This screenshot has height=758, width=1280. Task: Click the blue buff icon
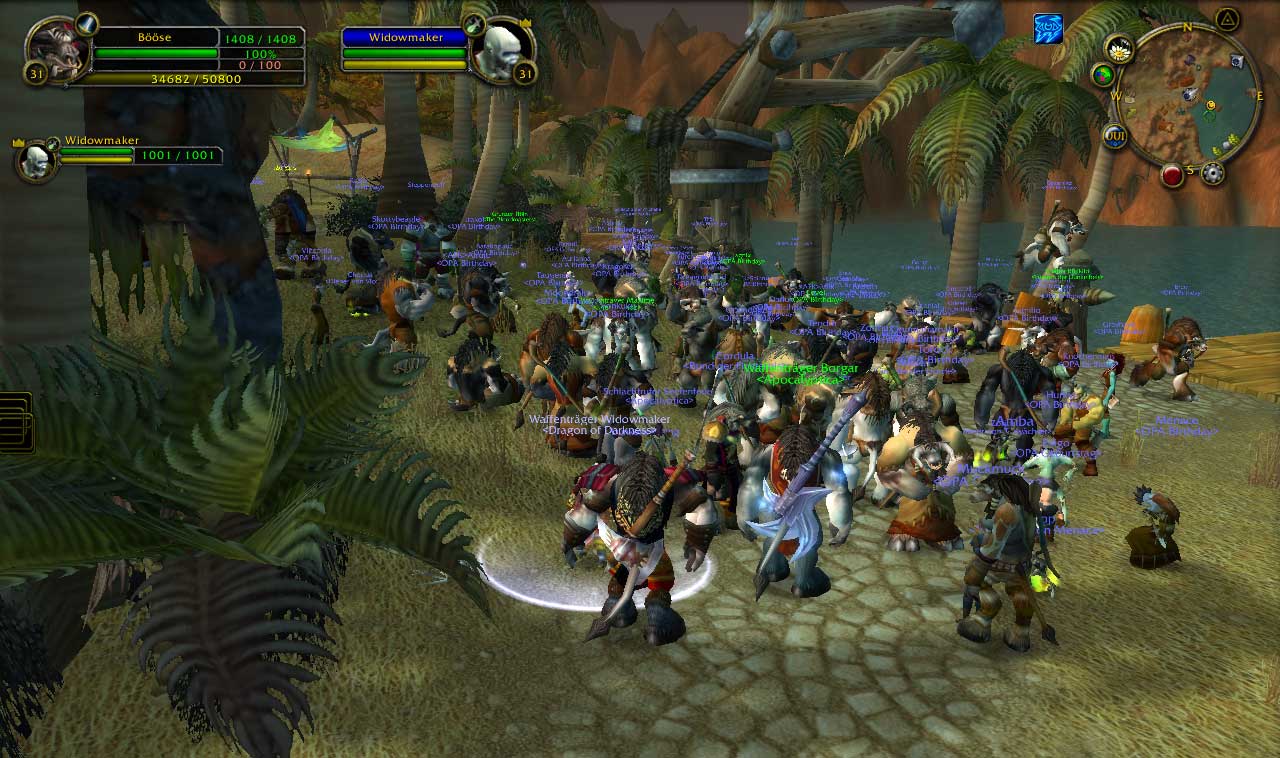click(1048, 29)
